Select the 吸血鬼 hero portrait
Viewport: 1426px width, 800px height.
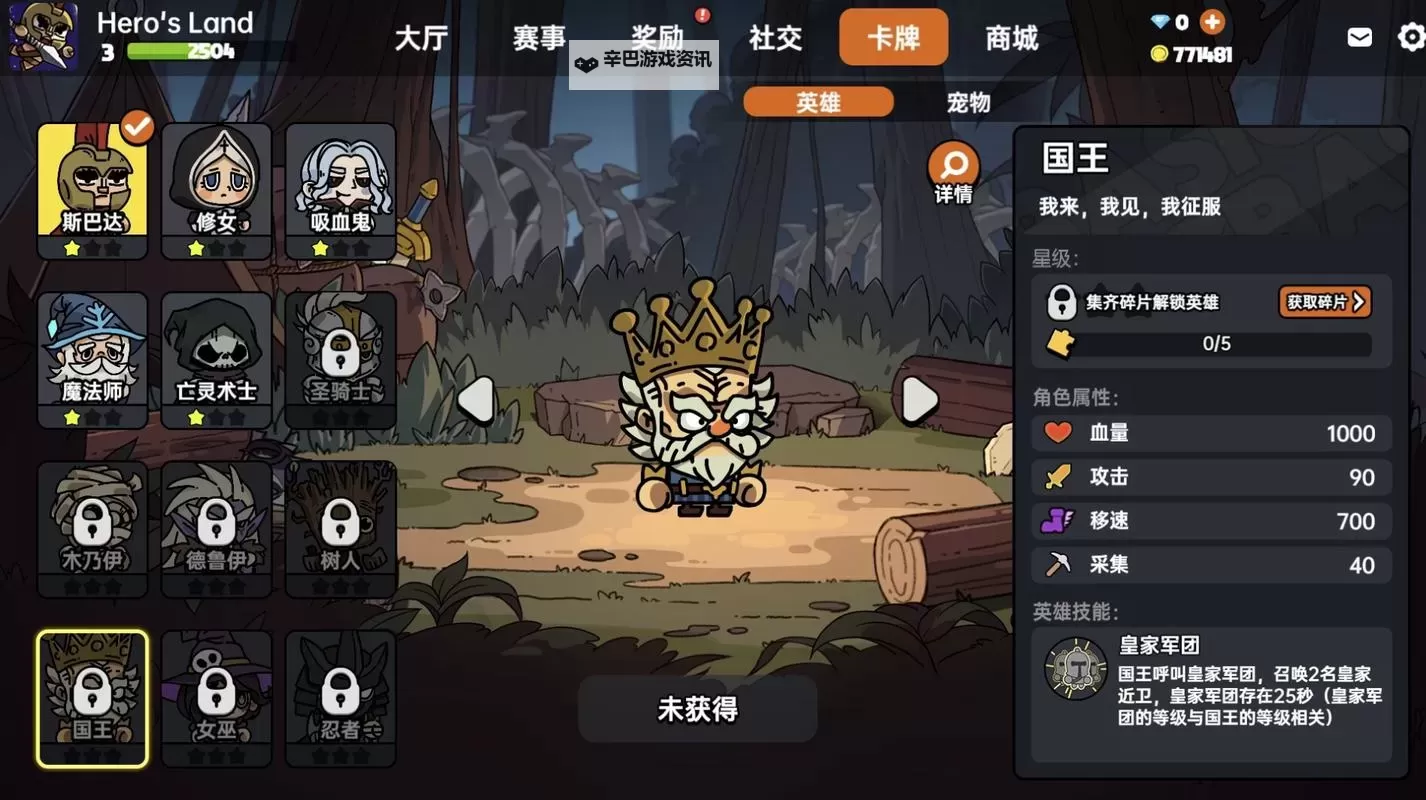pyautogui.click(x=340, y=188)
